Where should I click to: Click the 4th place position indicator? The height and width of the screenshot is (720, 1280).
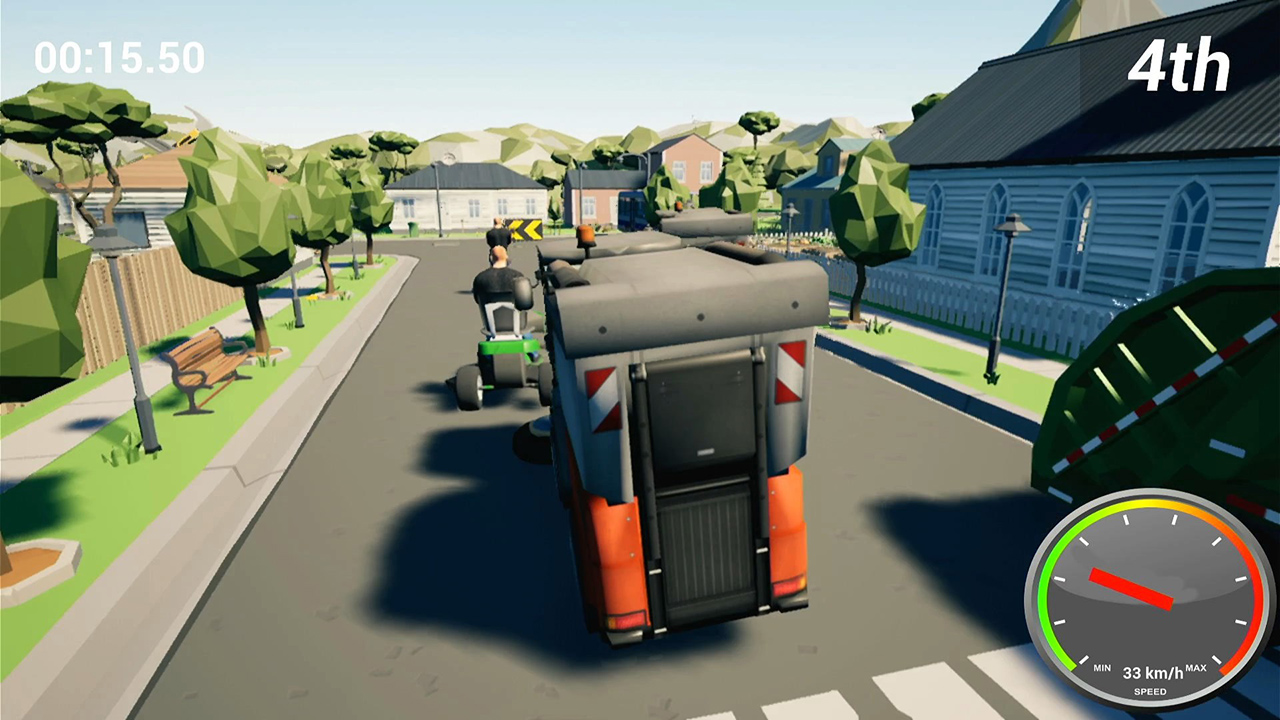pyautogui.click(x=1180, y=64)
